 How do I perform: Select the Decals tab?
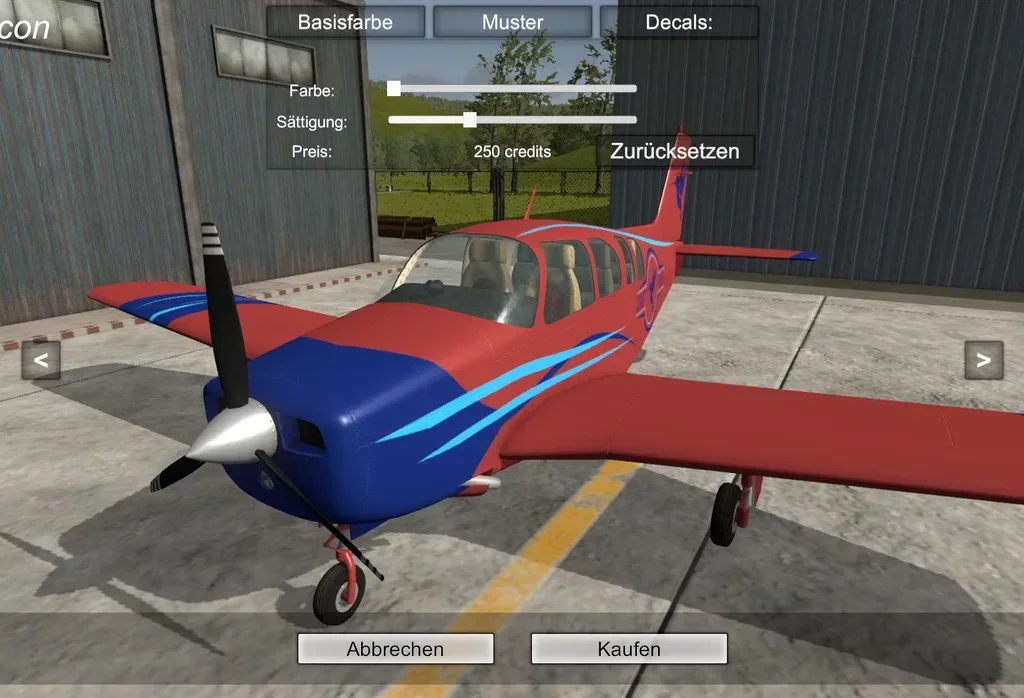pos(679,22)
